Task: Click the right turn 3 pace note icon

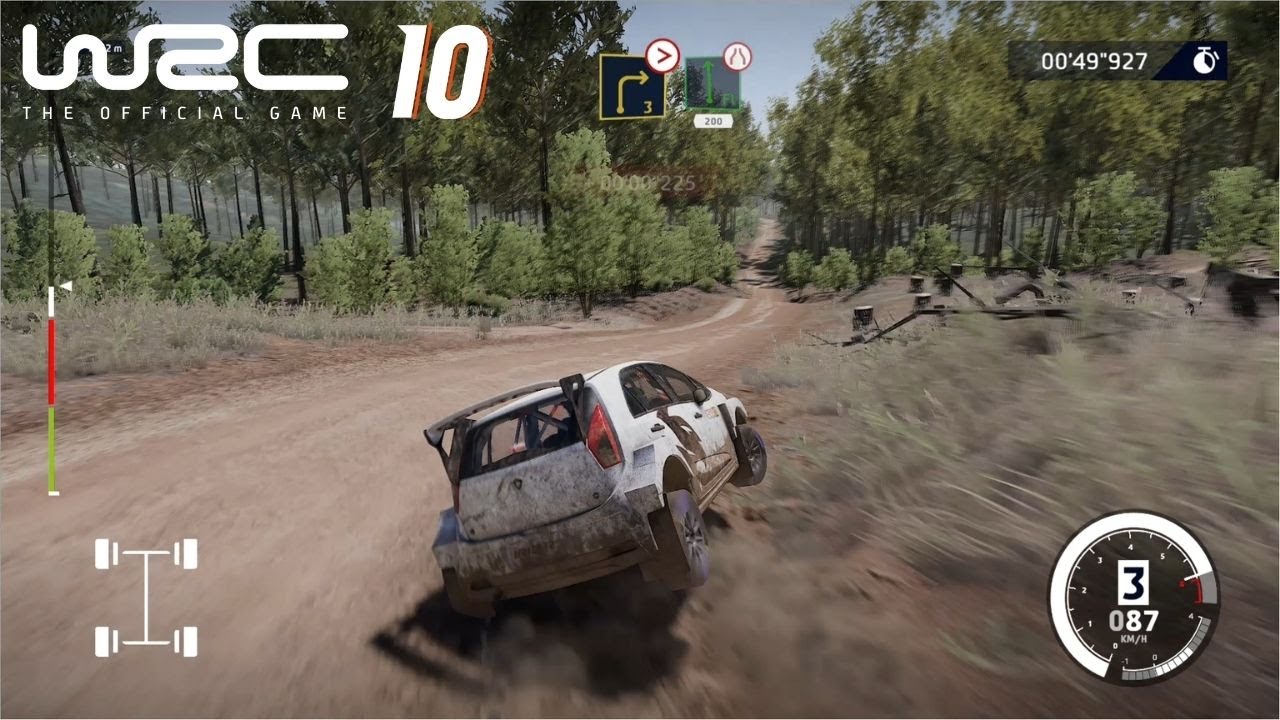Action: point(632,86)
